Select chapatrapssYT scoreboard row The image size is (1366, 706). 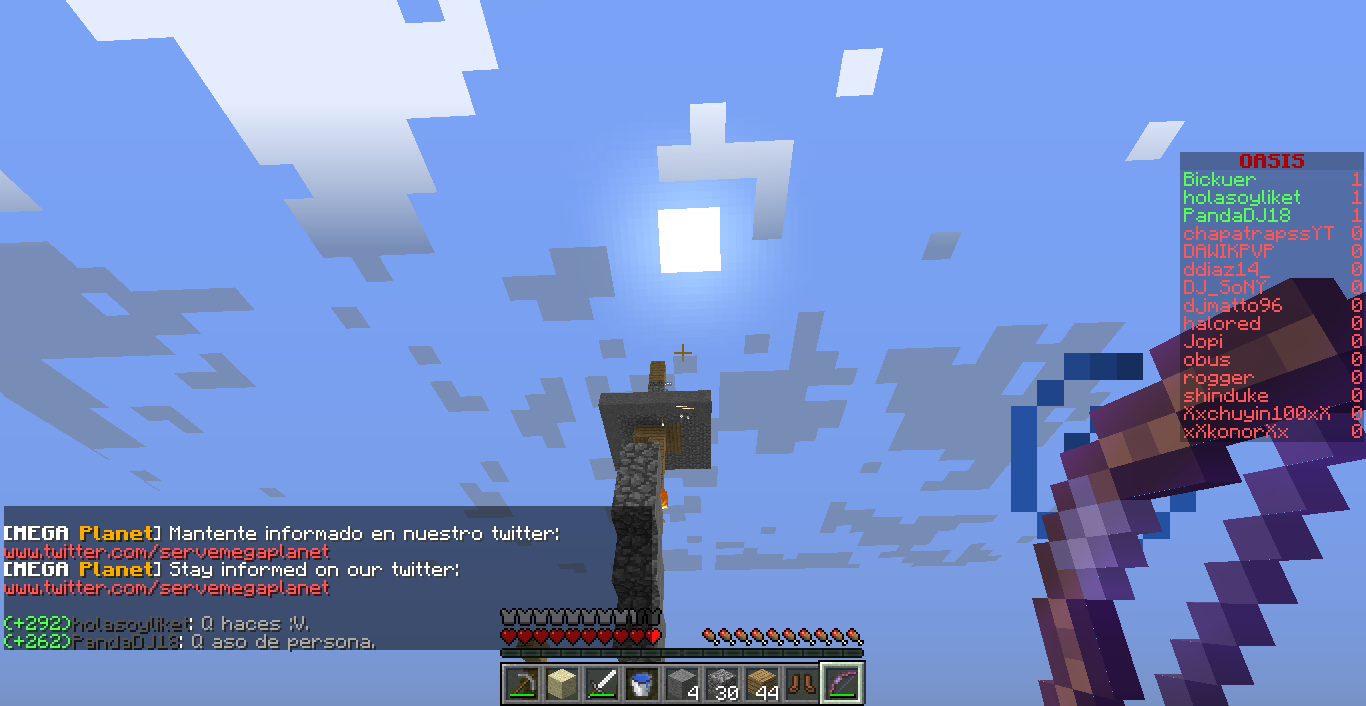click(1258, 234)
